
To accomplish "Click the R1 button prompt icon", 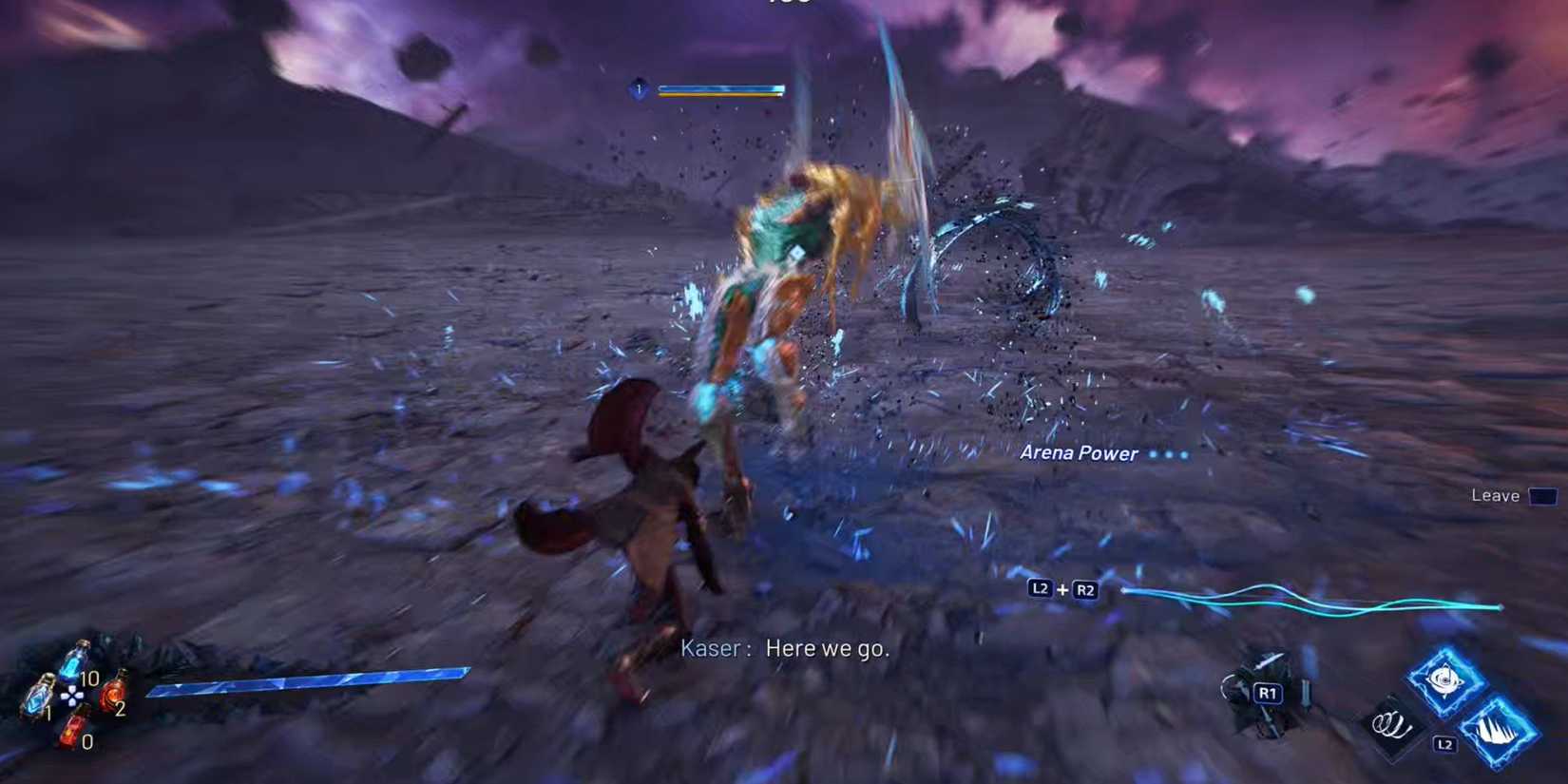I will [1268, 691].
